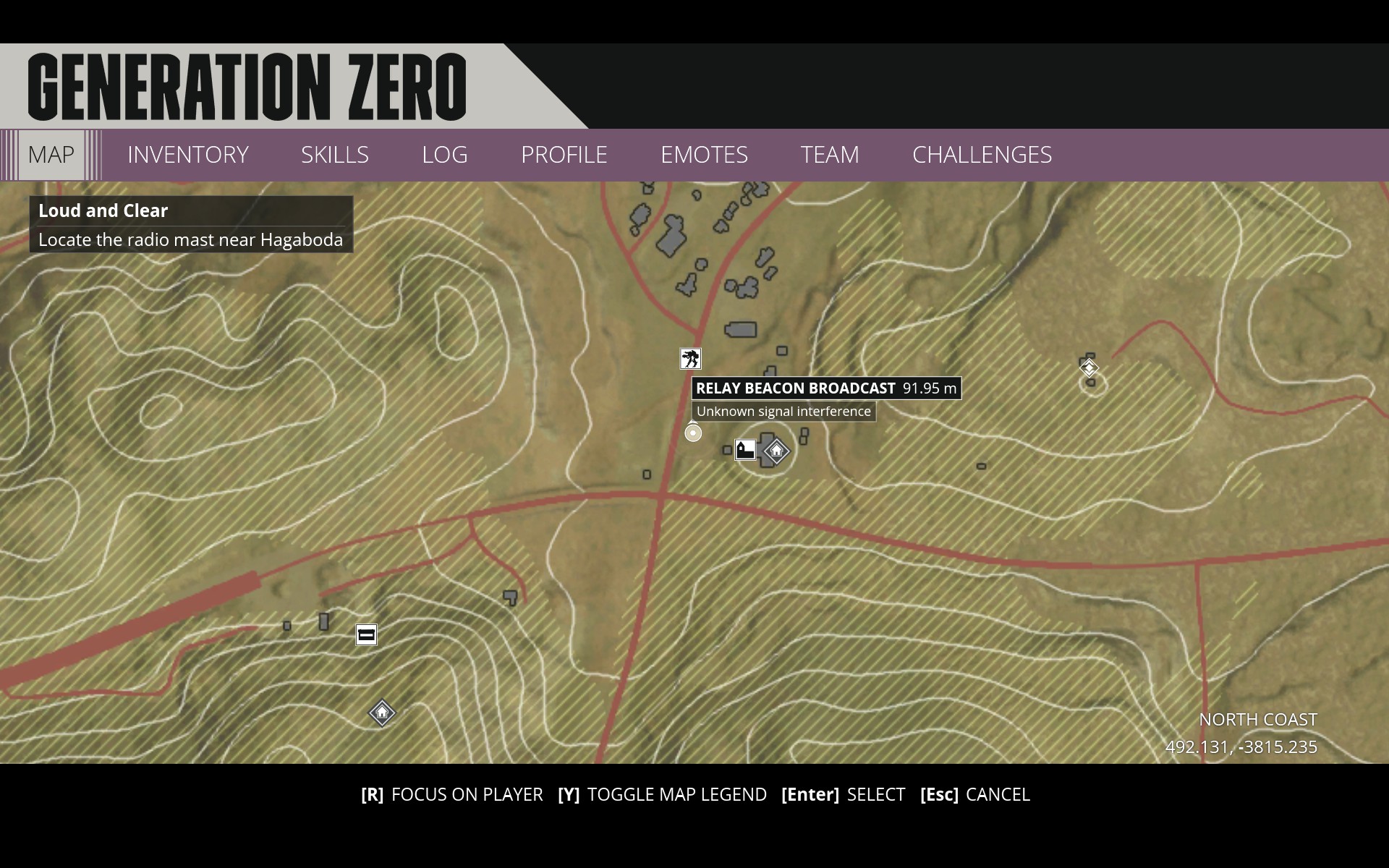
Task: Select the loot container icon southwest of the crossroads
Action: click(x=366, y=634)
